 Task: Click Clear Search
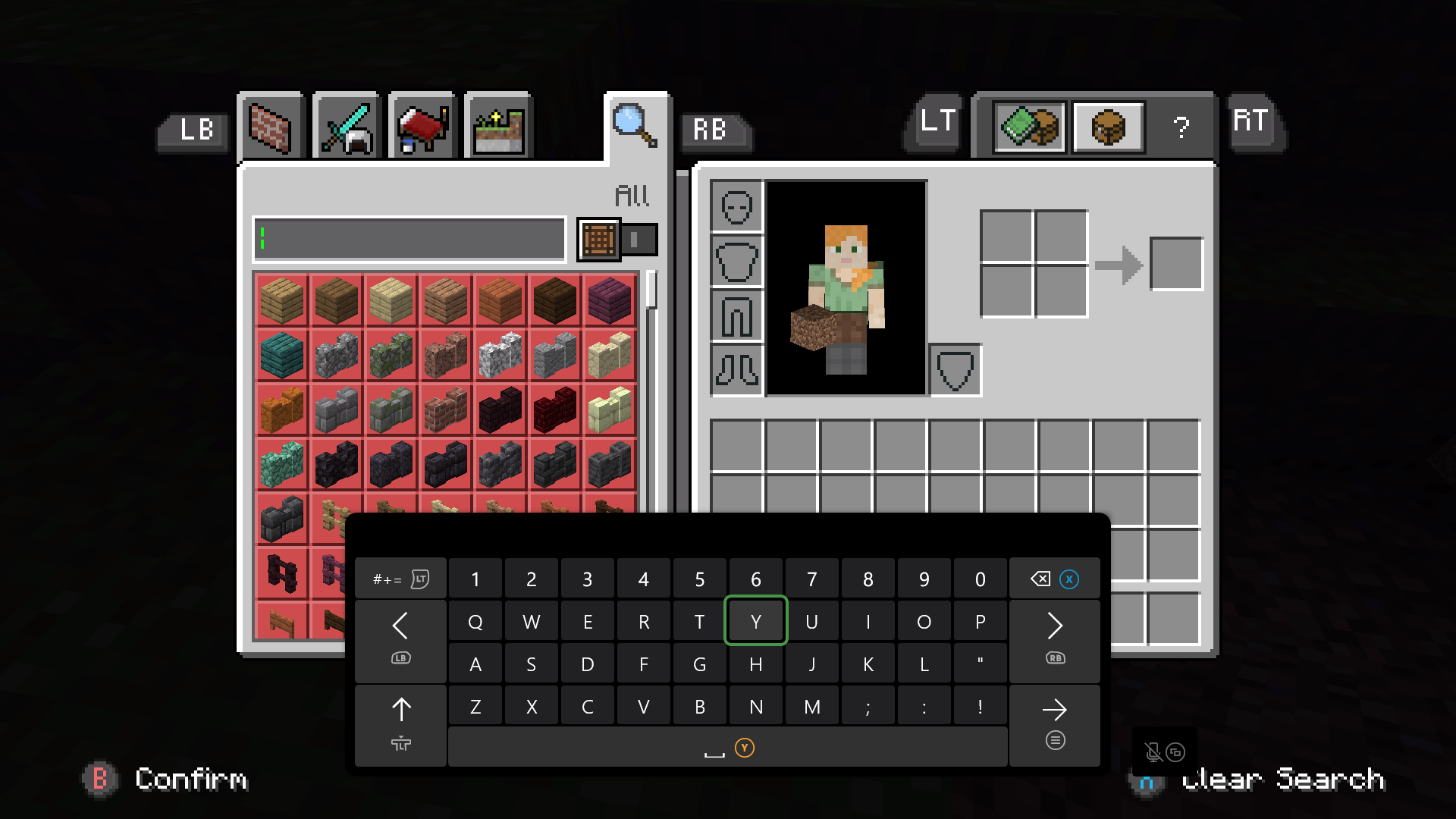[1282, 780]
